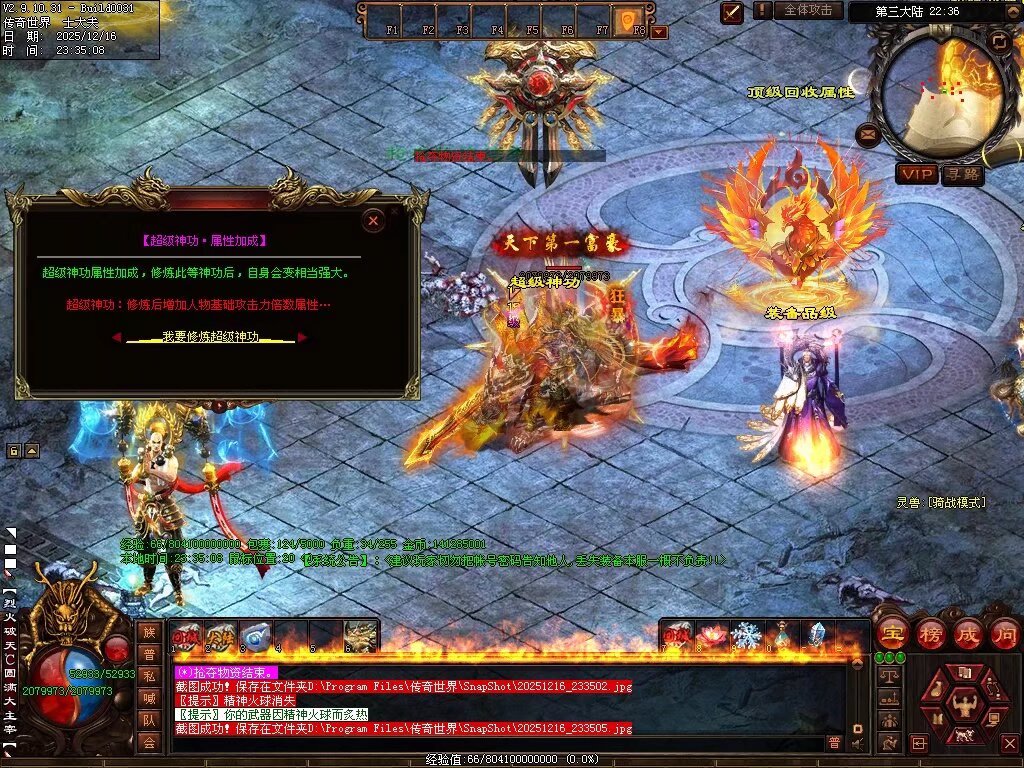Image resolution: width=1024 pixels, height=768 pixels.
Task: Click the sword icon in the top bar
Action: tap(733, 12)
